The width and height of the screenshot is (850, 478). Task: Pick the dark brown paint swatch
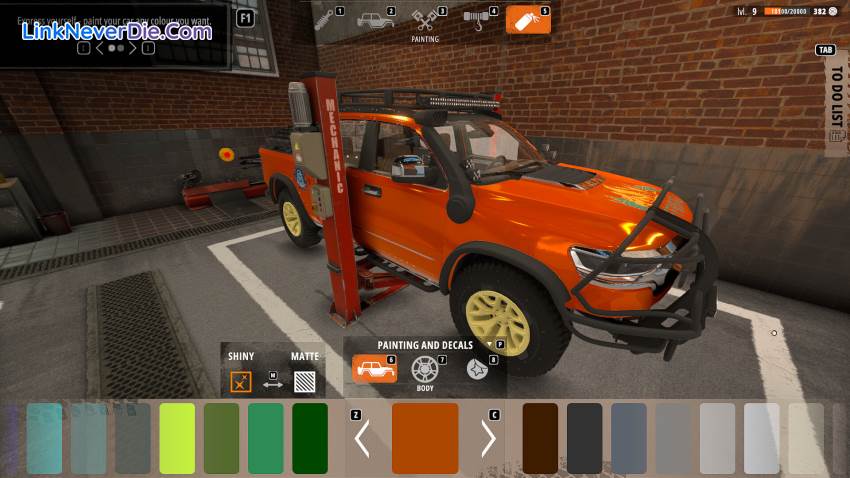(x=540, y=438)
